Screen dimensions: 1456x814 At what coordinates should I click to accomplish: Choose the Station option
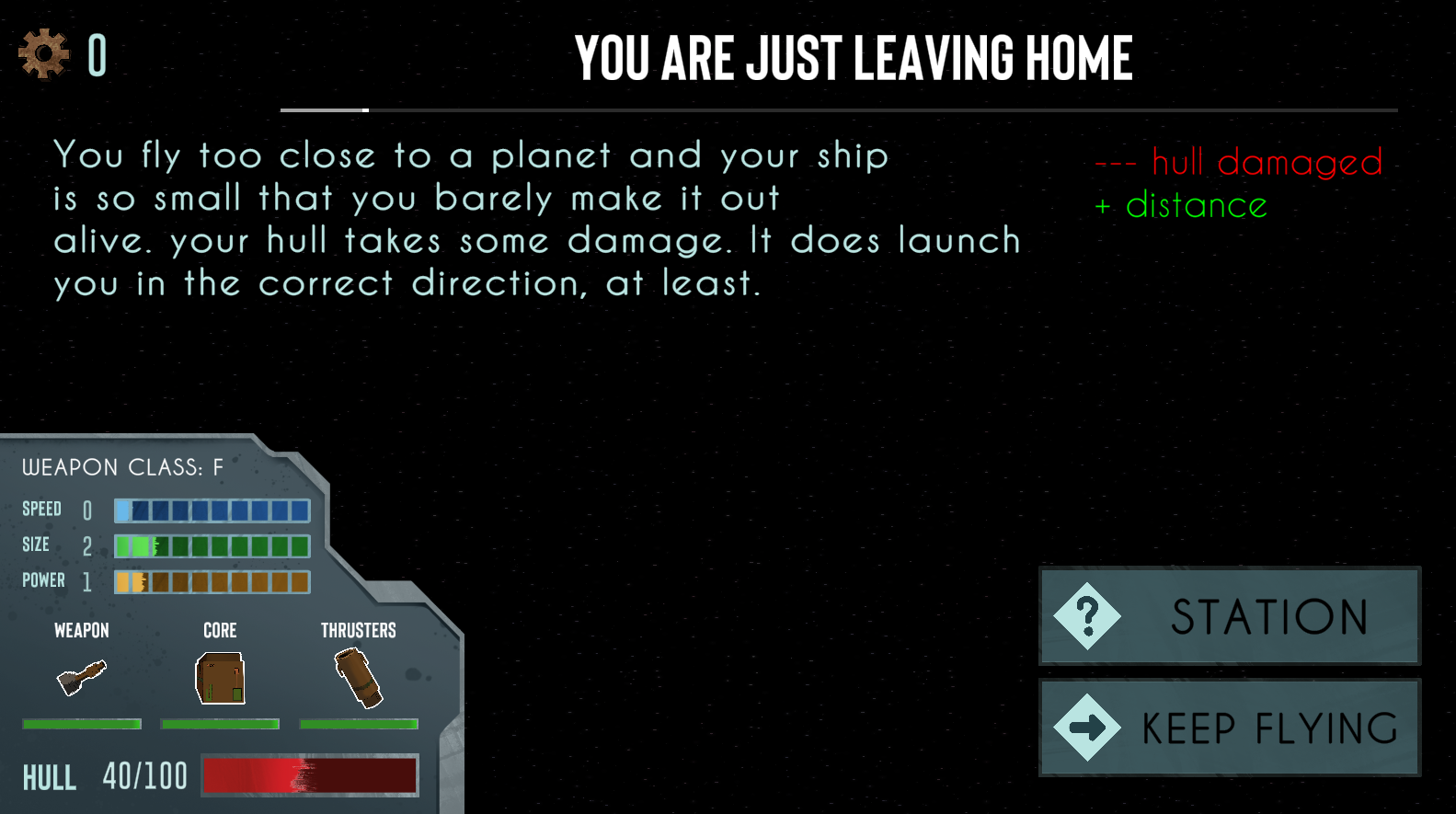tap(1230, 615)
